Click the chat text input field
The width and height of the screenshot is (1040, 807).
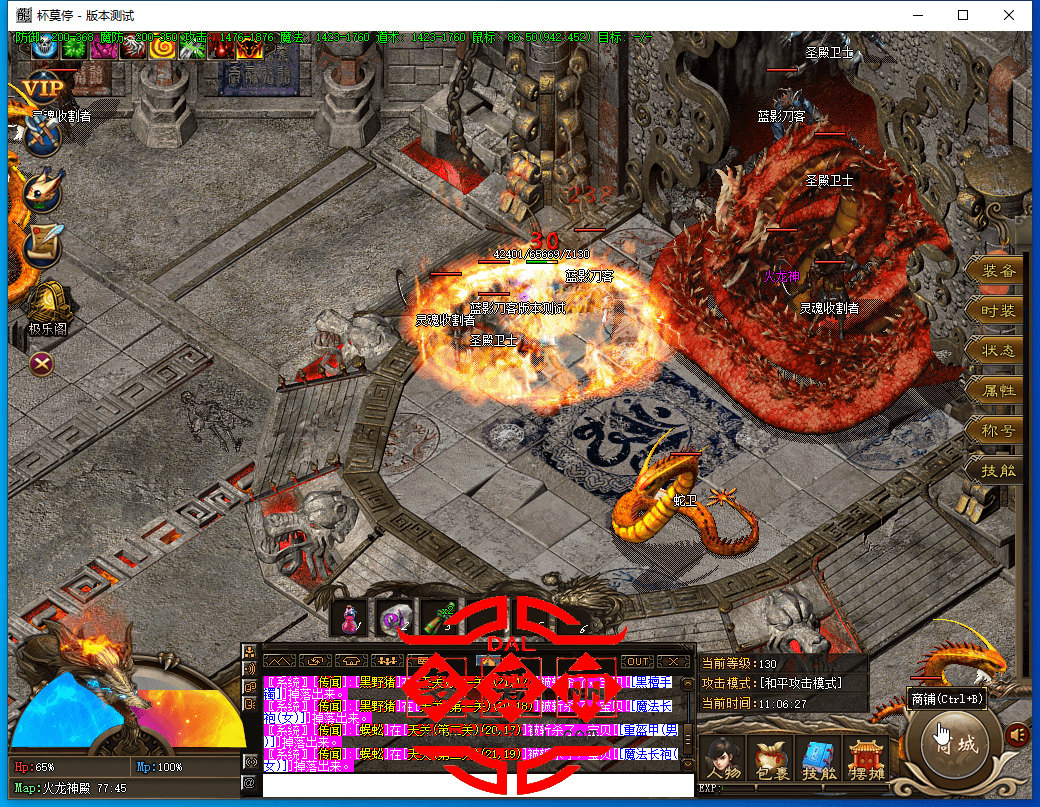pyautogui.click(x=478, y=785)
